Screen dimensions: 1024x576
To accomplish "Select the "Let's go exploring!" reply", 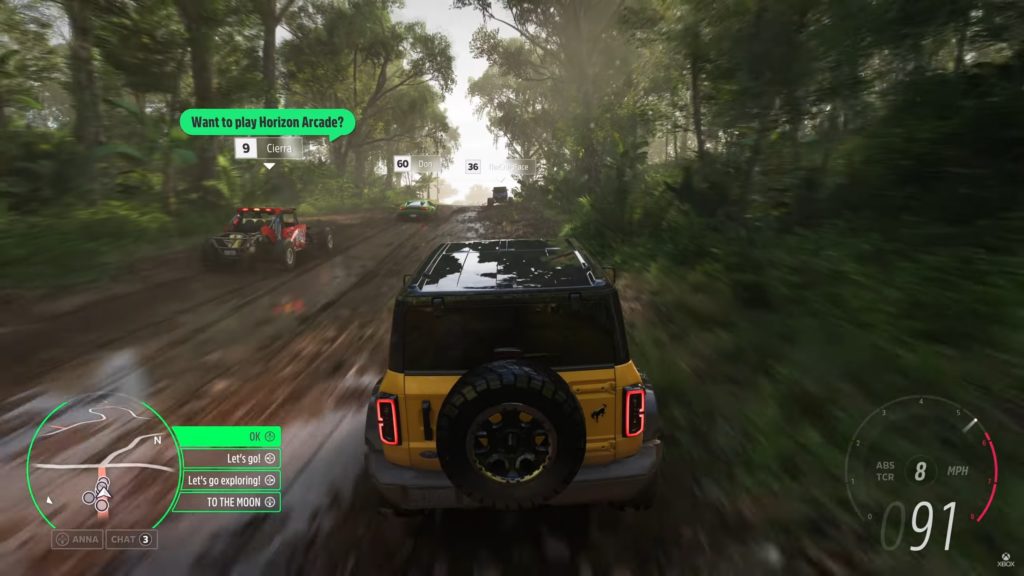I will point(227,480).
